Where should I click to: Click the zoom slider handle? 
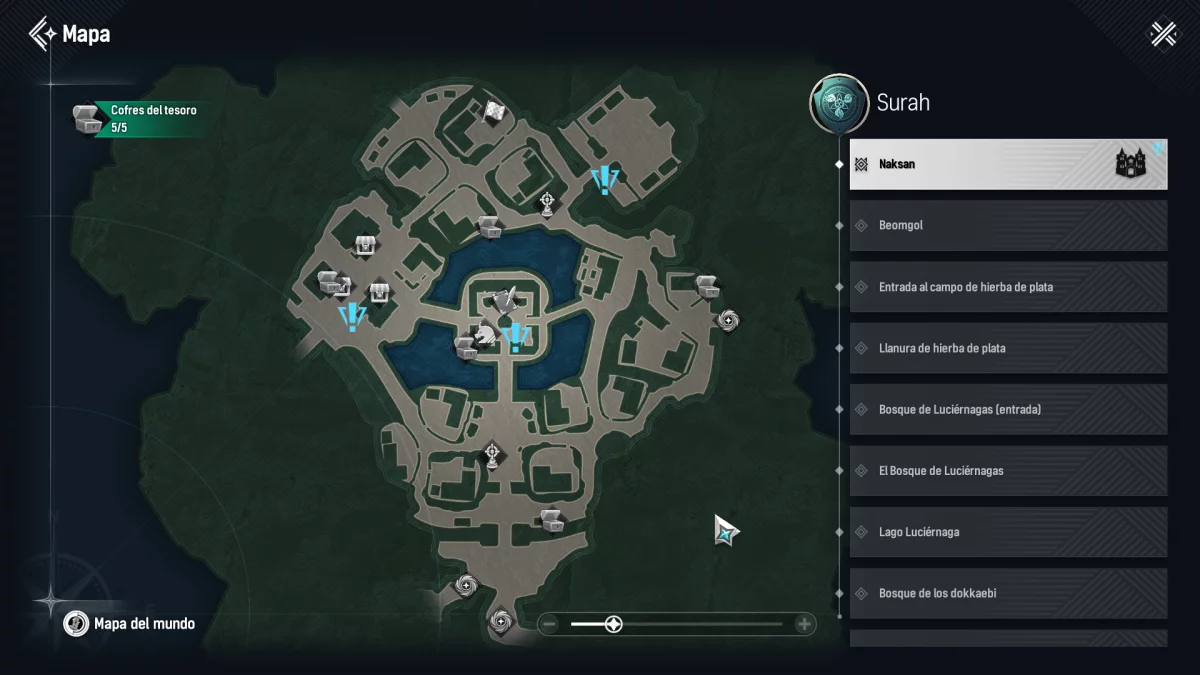pos(614,625)
